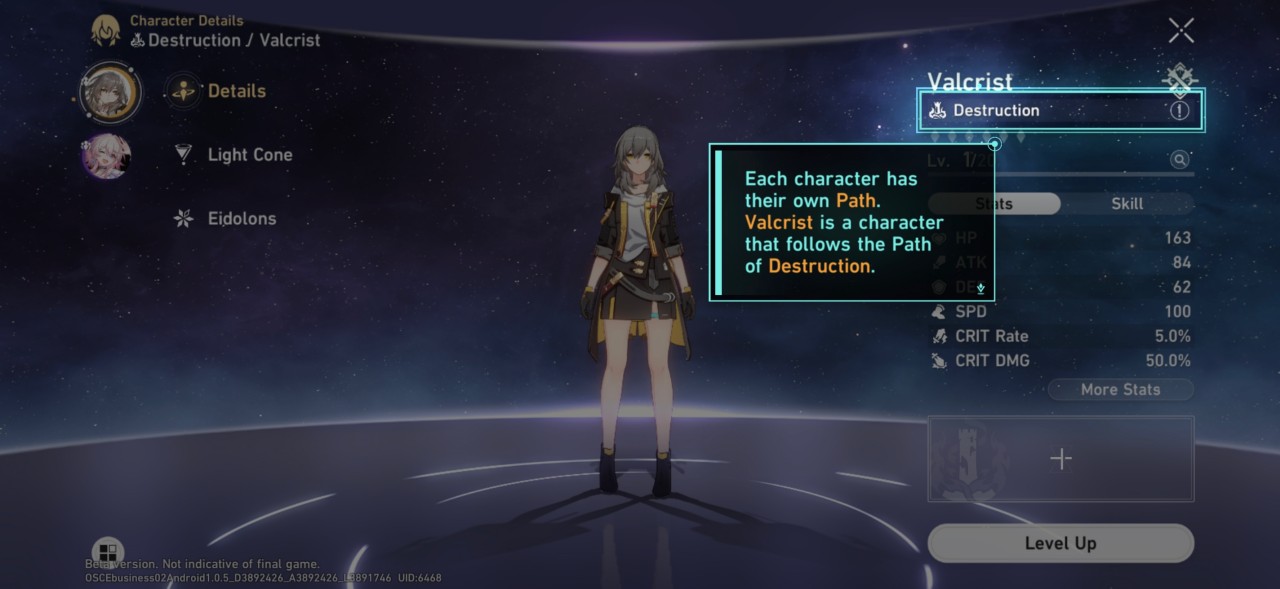The image size is (1280, 589).
Task: Level Up the character
Action: 1060,544
